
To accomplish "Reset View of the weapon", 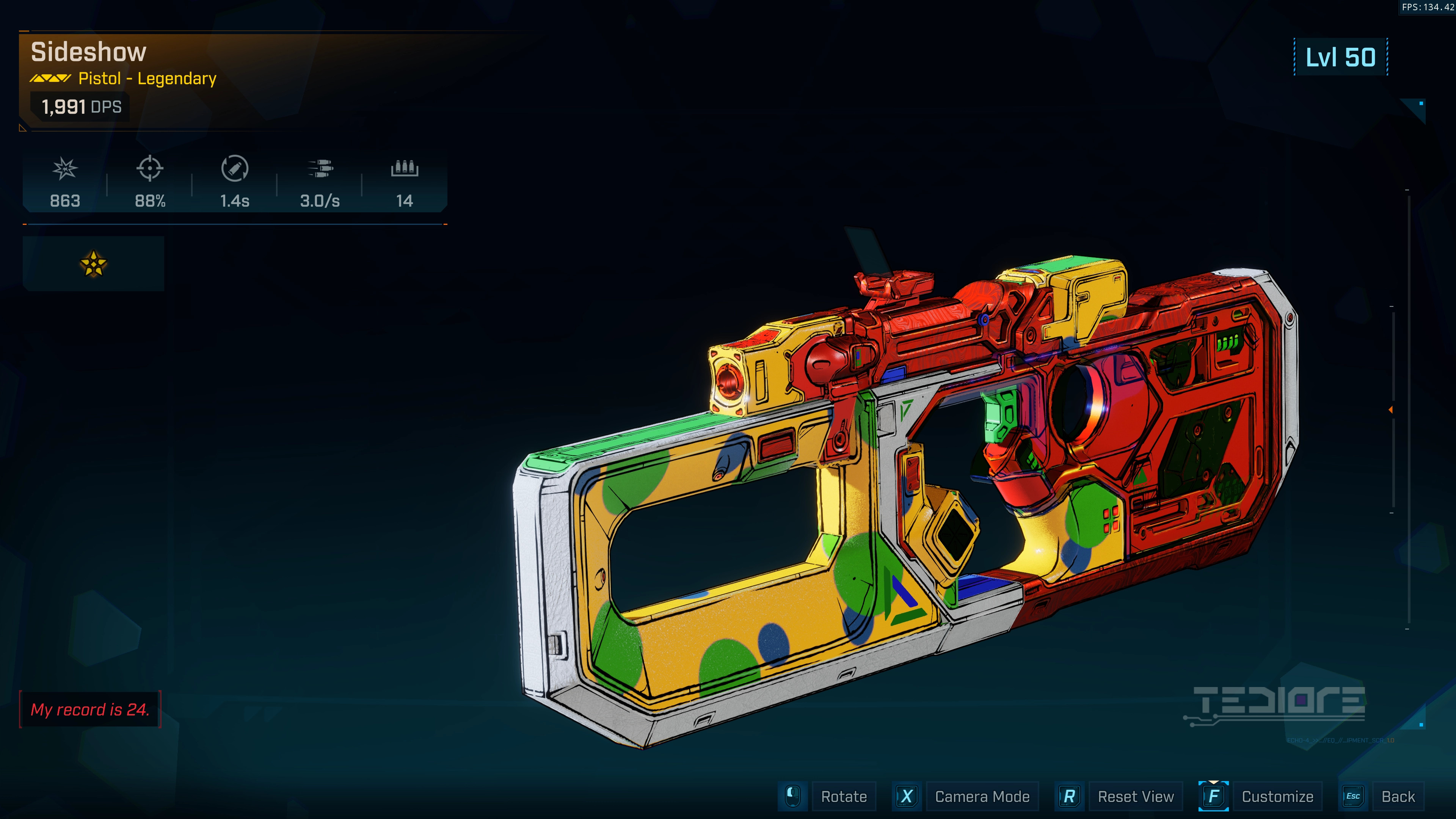I will tap(1135, 796).
